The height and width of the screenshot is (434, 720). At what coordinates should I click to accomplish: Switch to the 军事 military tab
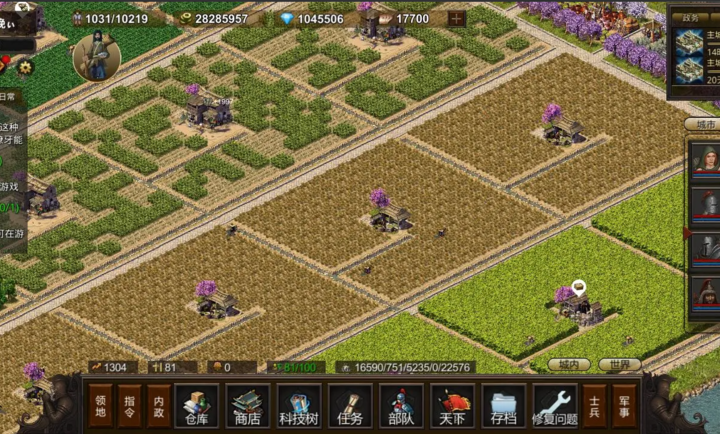tap(623, 406)
